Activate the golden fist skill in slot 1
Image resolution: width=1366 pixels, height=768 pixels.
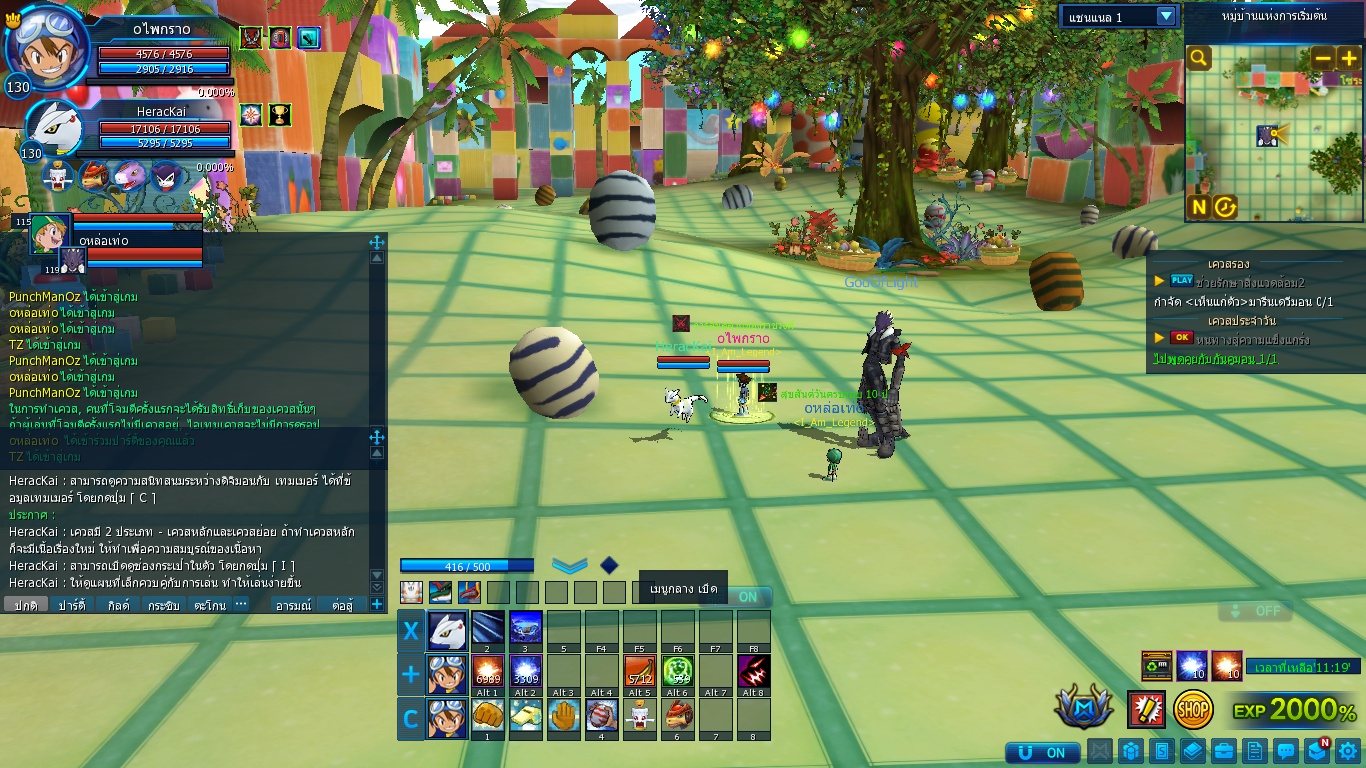tap(487, 716)
